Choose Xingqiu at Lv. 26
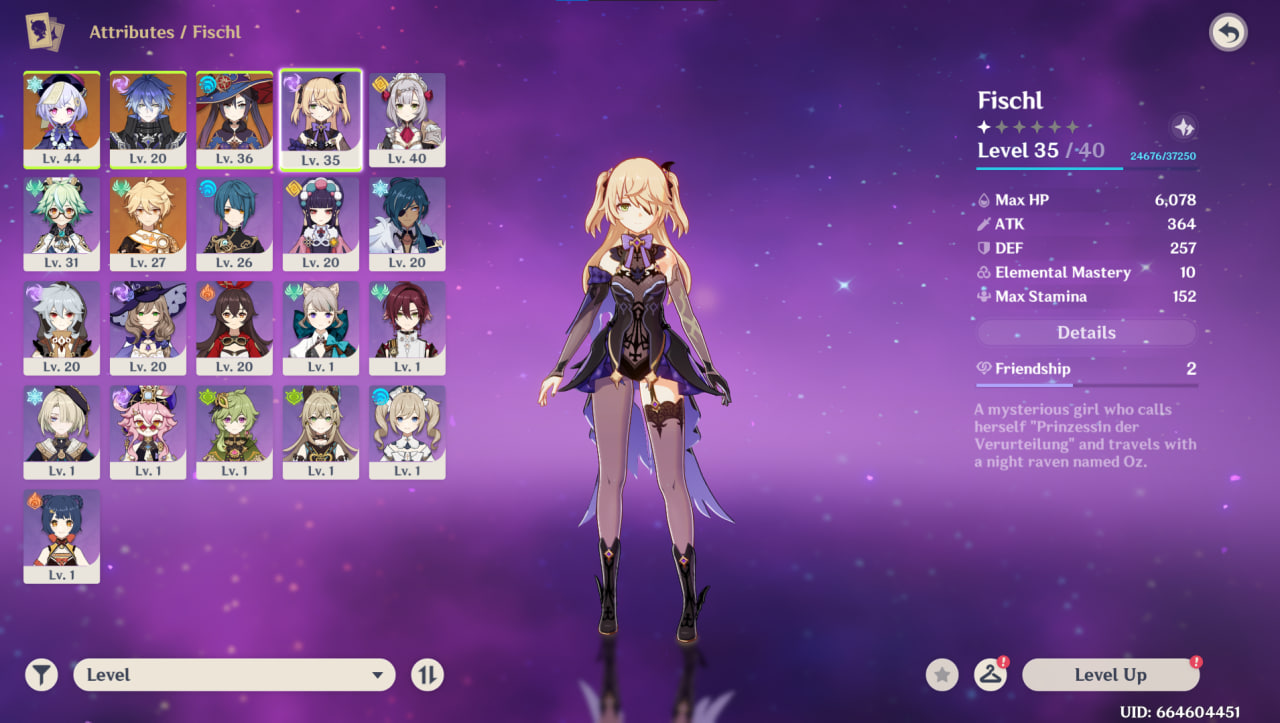 pyautogui.click(x=234, y=223)
